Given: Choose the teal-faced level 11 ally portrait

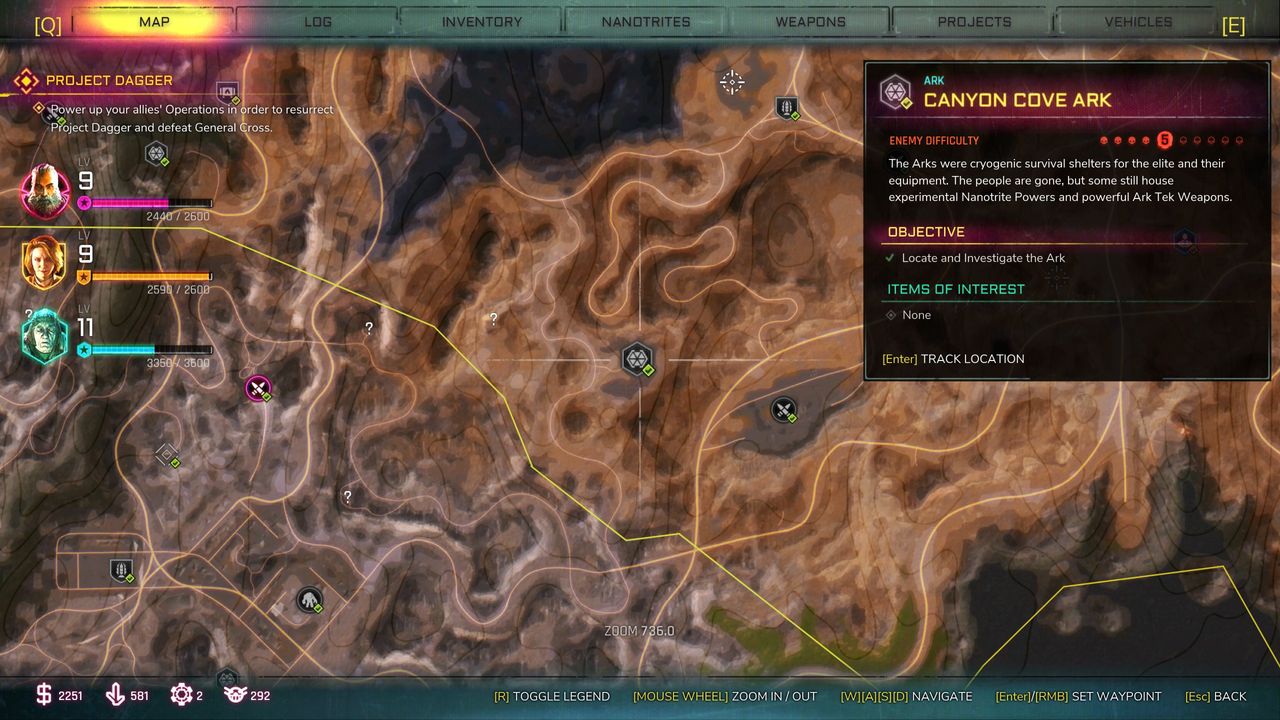Looking at the screenshot, I should tap(46, 336).
